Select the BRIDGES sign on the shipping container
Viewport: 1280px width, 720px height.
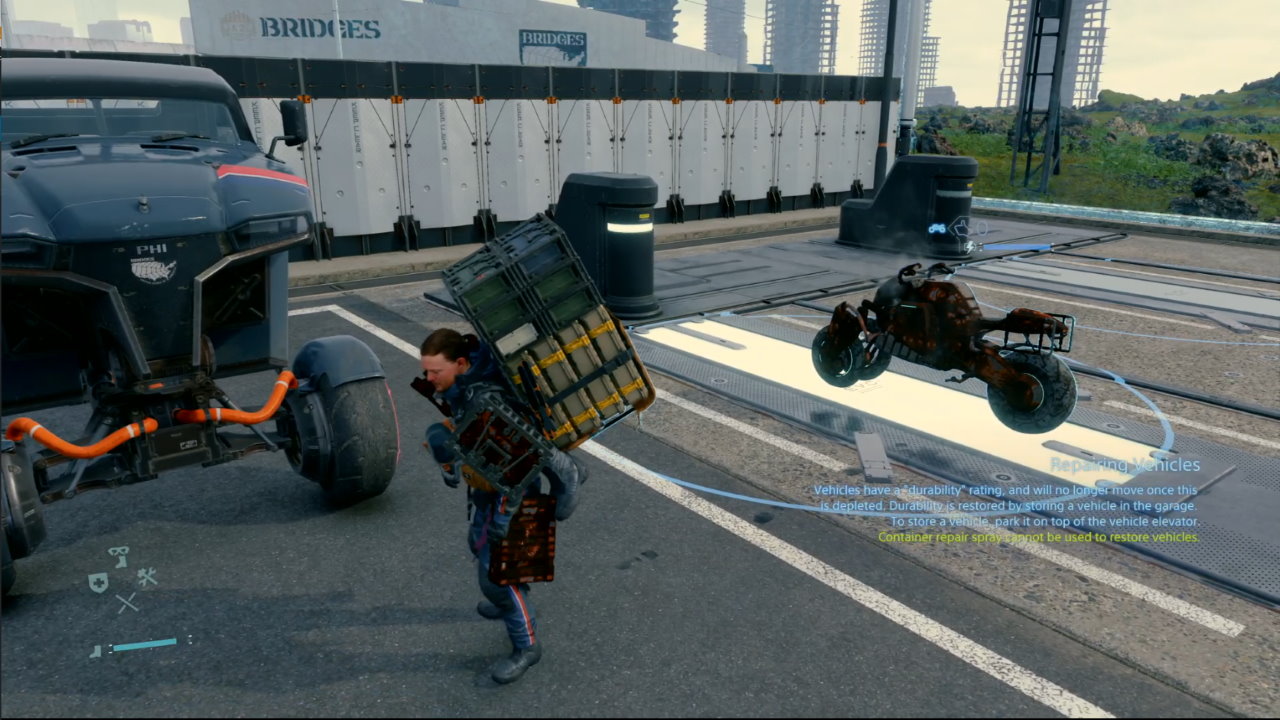point(551,42)
